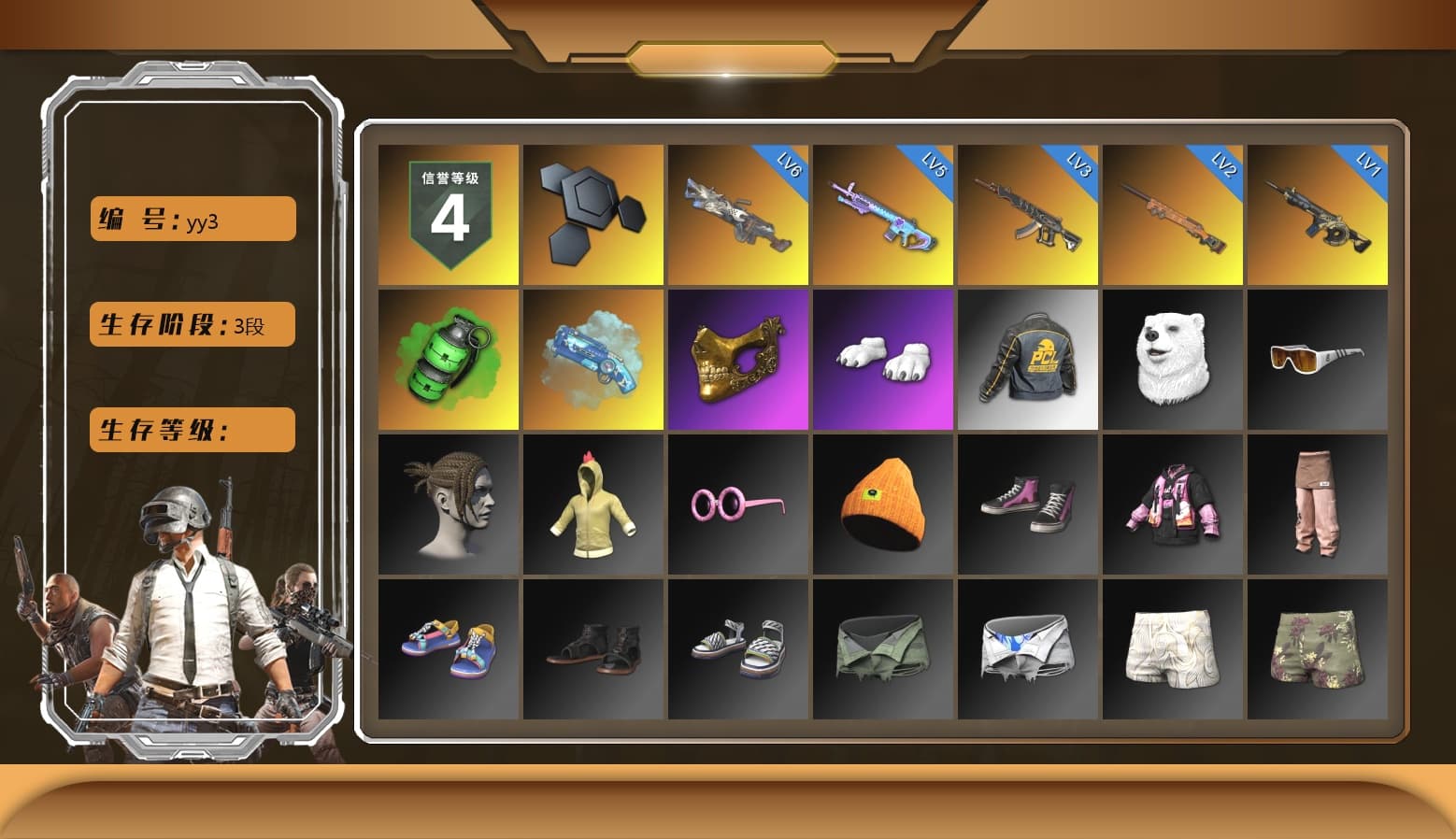Select the pink round glasses

click(x=737, y=505)
